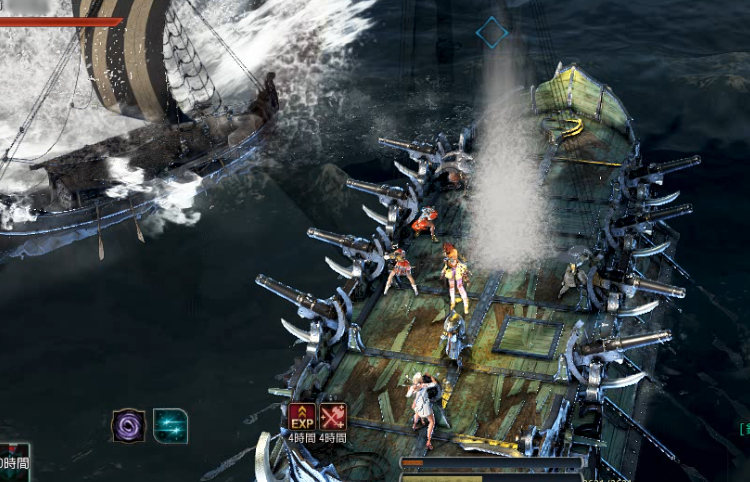This screenshot has height=482, width=750.
Task: Use the teal sparkle skill icon
Action: (170, 426)
